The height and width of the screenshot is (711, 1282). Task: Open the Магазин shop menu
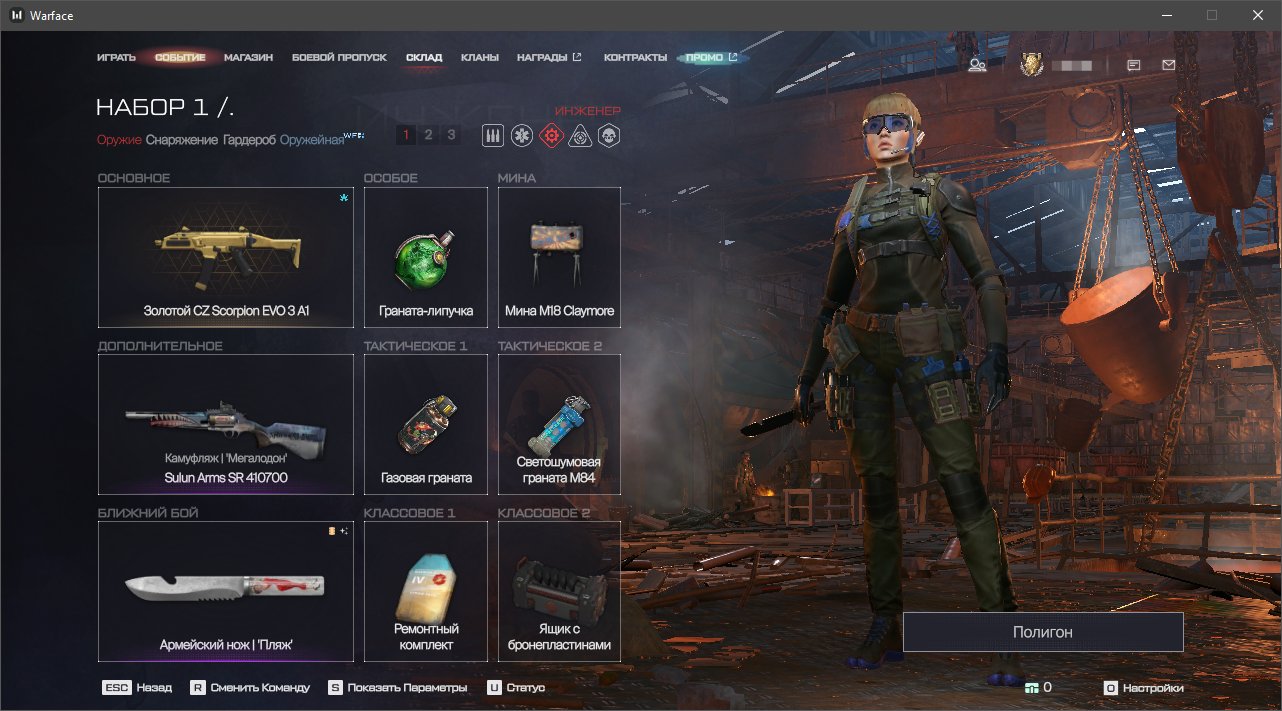(x=248, y=58)
